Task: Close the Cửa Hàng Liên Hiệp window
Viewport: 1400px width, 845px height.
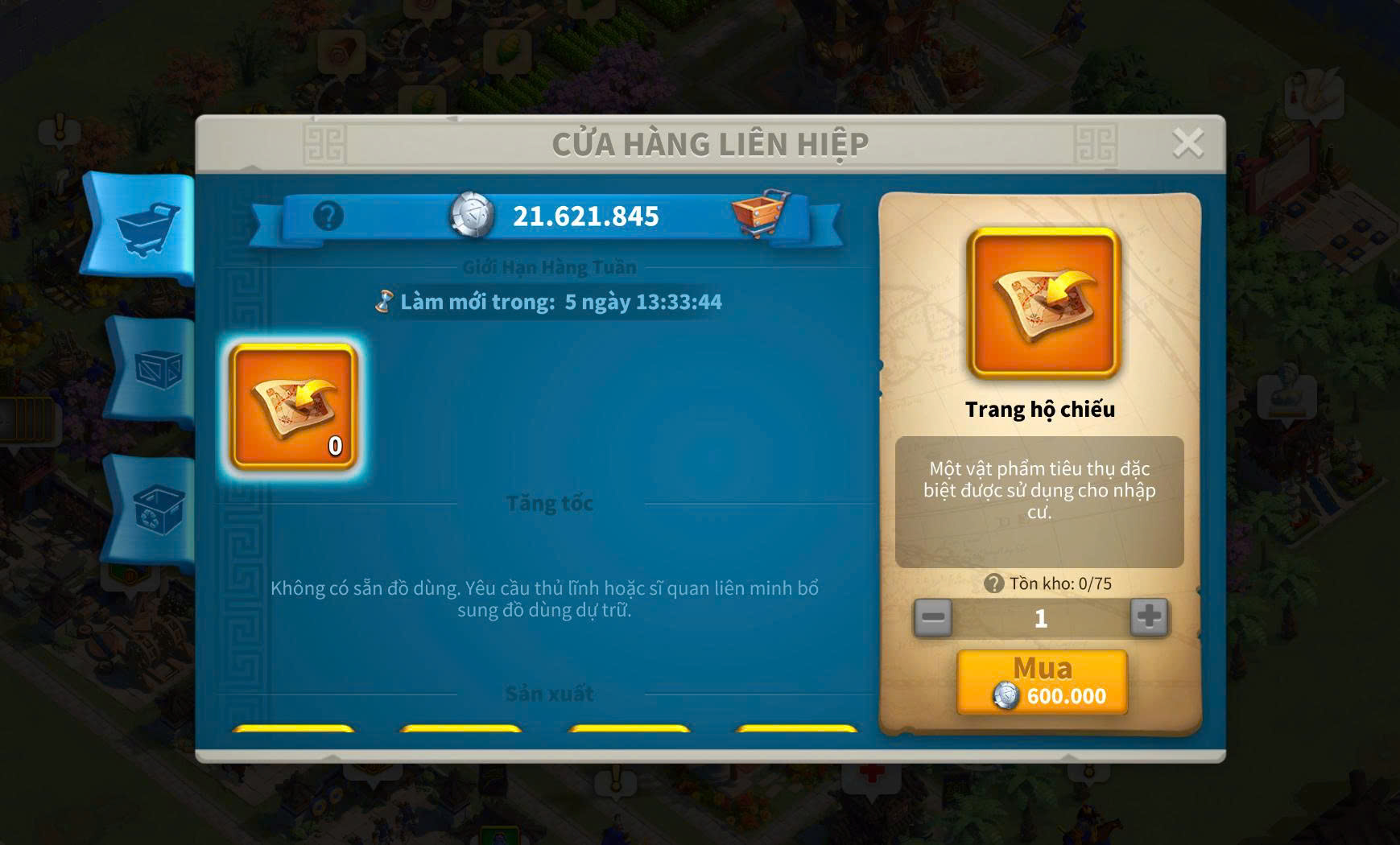Action: click(x=1187, y=144)
